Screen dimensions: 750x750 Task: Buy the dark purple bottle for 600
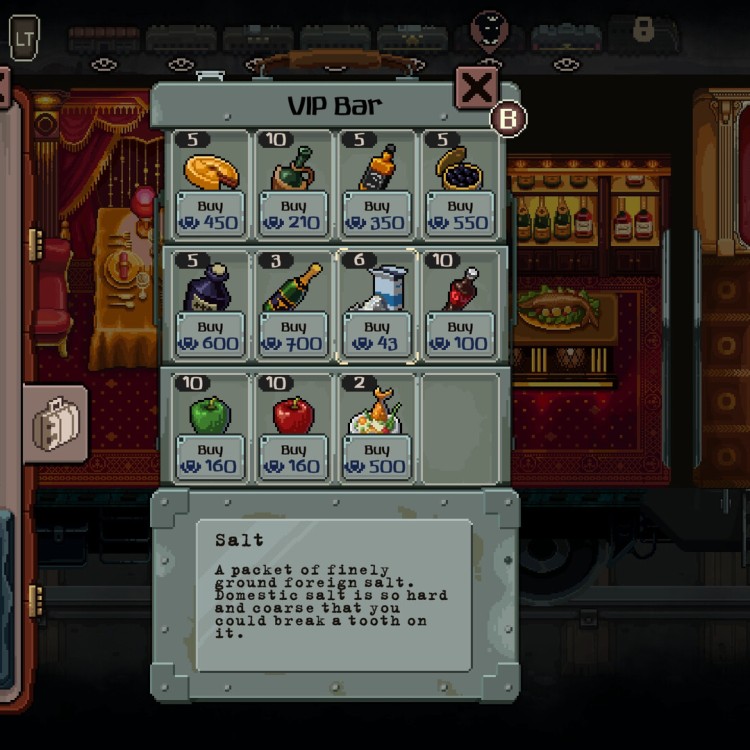point(210,335)
